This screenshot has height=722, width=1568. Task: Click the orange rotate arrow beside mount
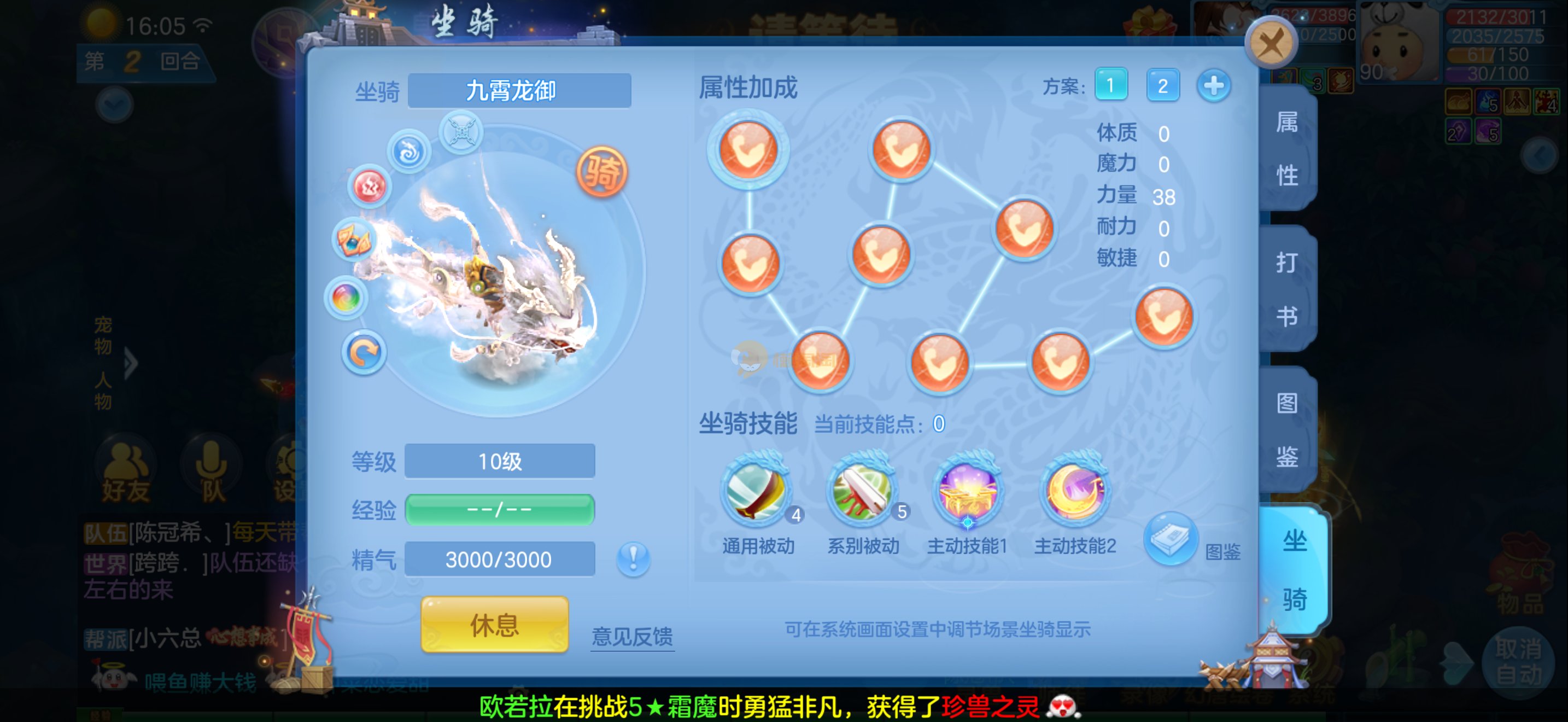pyautogui.click(x=364, y=352)
